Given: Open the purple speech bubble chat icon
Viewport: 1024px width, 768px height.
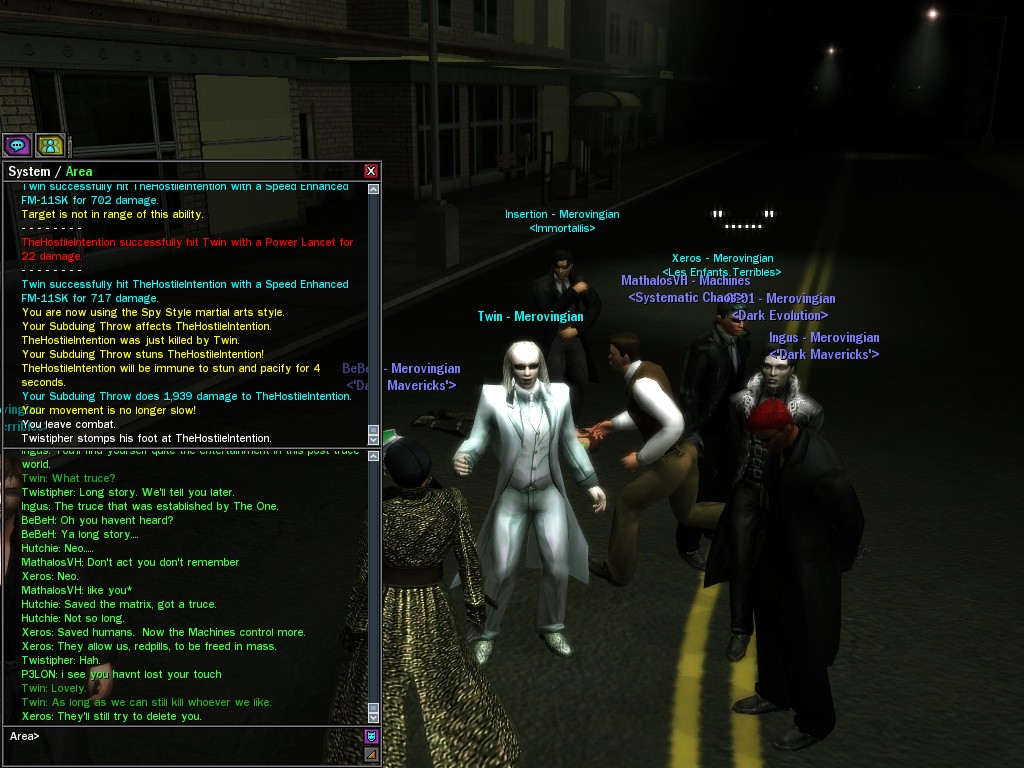Looking at the screenshot, I should coord(17,145).
